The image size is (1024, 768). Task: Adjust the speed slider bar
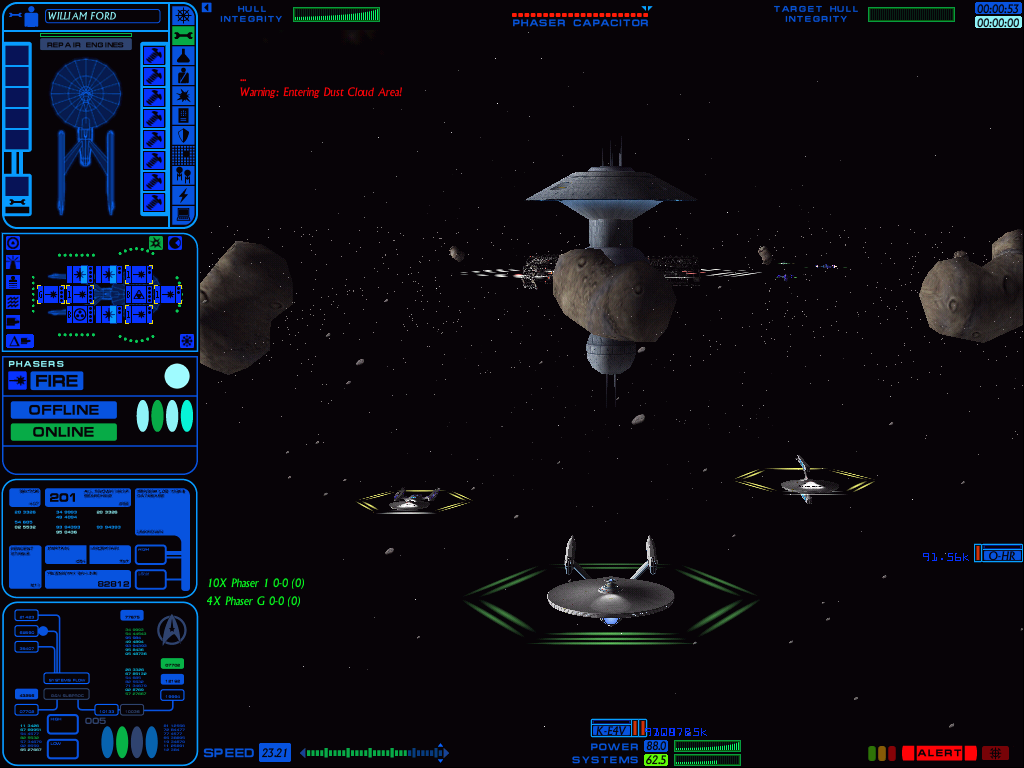374,753
